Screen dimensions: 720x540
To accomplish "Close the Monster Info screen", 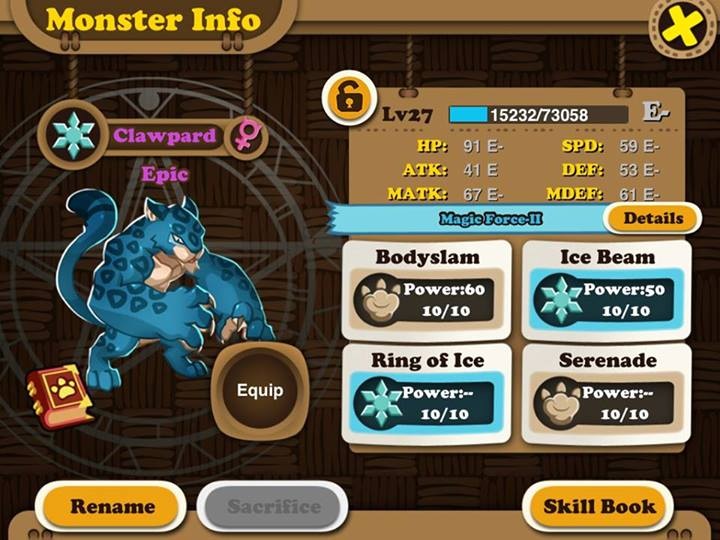I will tap(683, 28).
